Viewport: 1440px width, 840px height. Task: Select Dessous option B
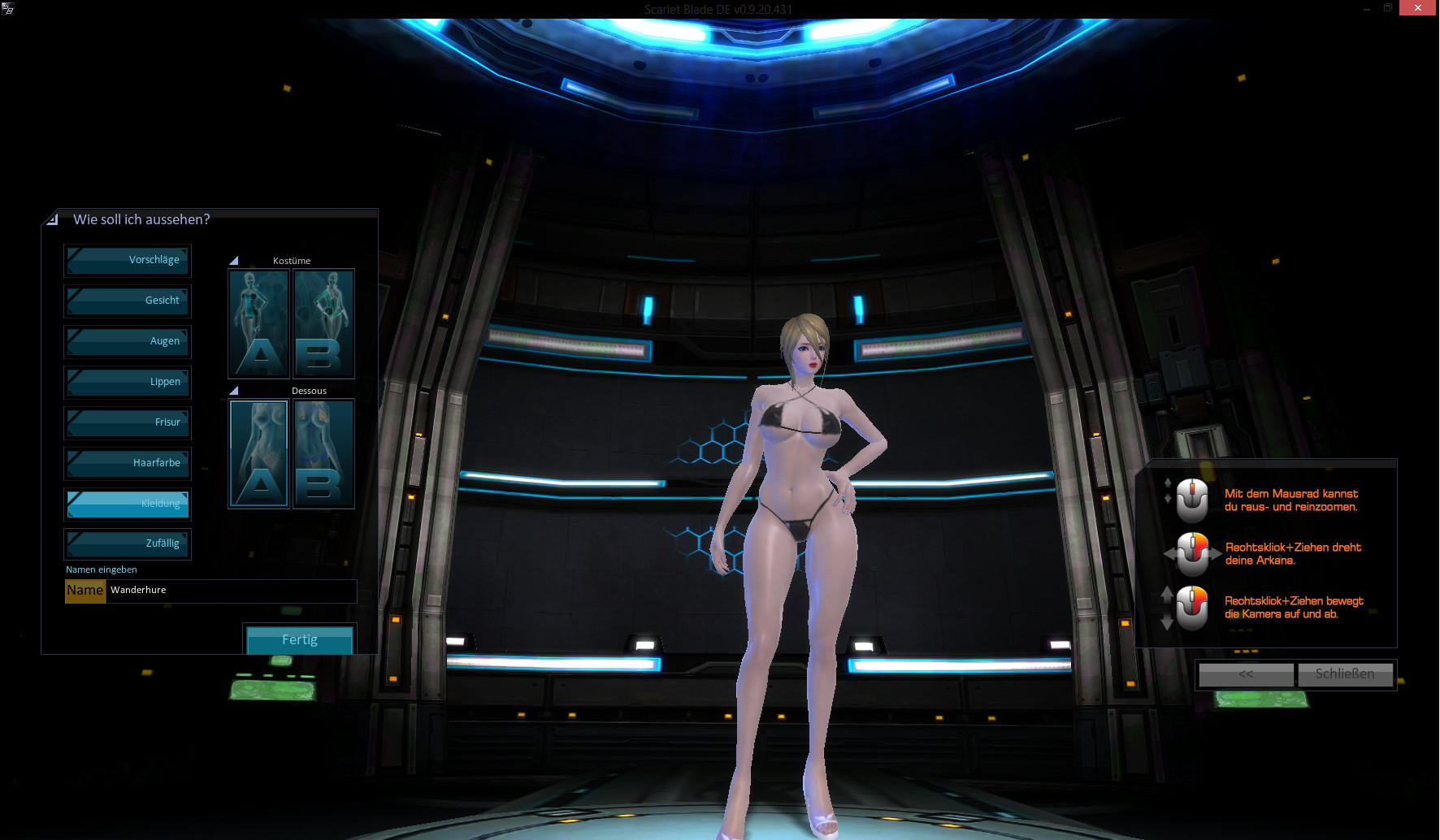[323, 453]
